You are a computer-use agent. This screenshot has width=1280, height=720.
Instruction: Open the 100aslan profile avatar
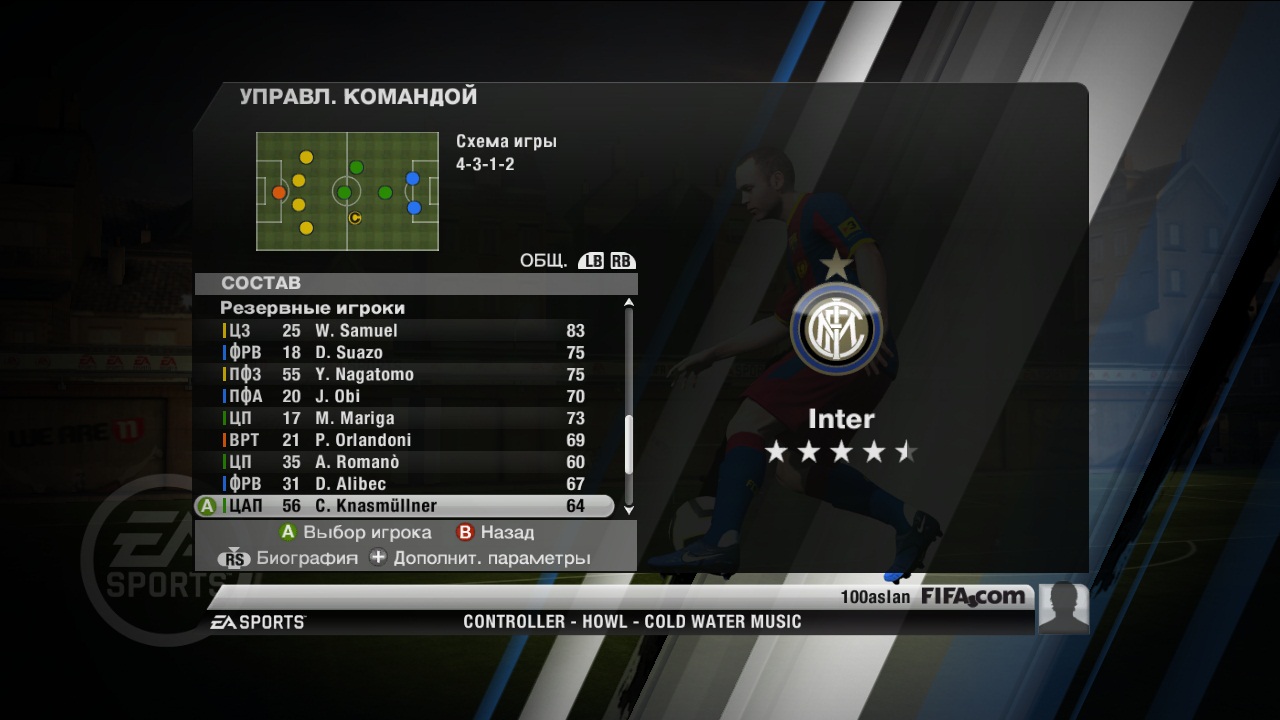pos(1063,607)
